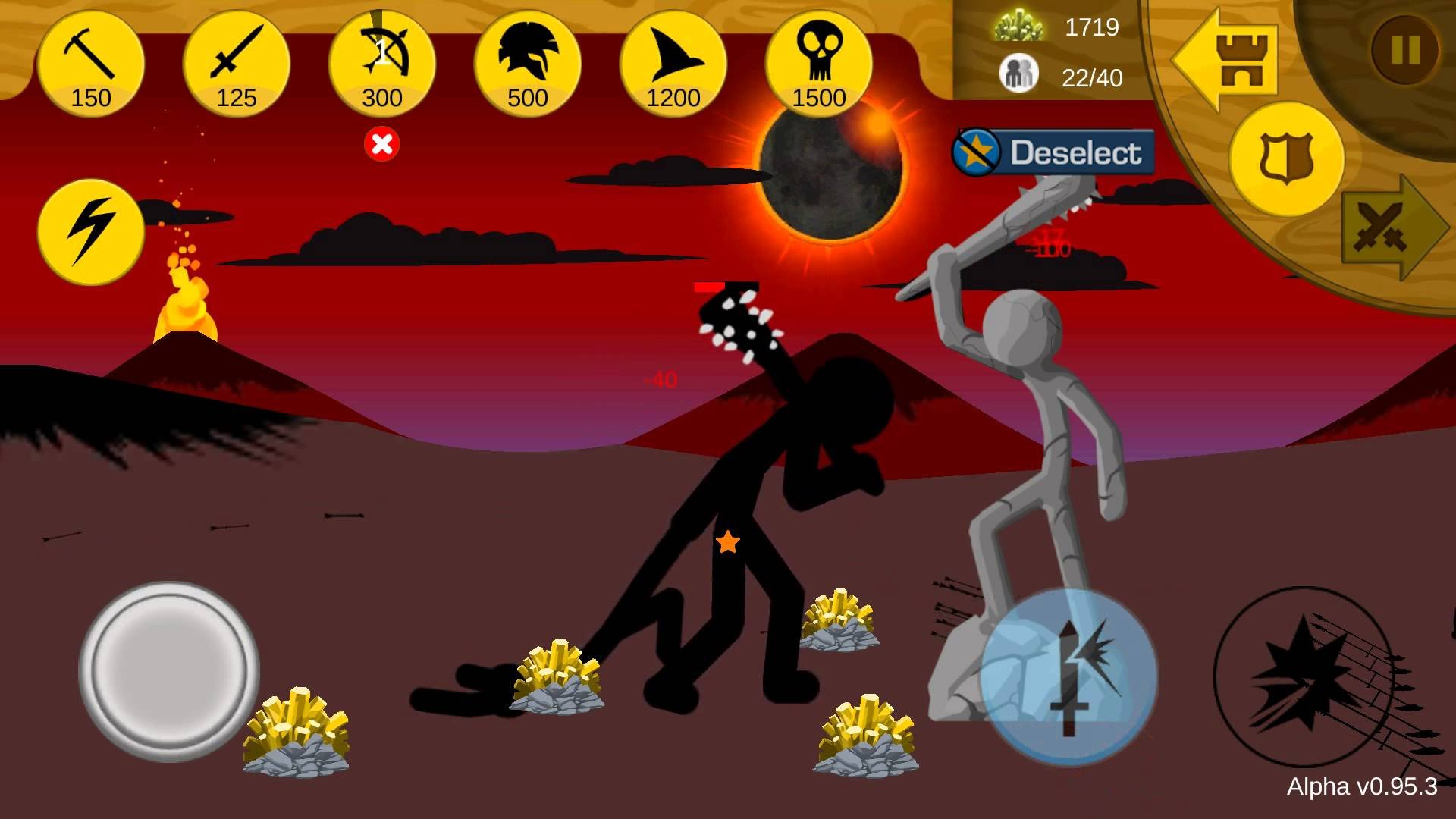Image resolution: width=1456 pixels, height=819 pixels.
Task: Cancel the queued archer unit
Action: (382, 143)
